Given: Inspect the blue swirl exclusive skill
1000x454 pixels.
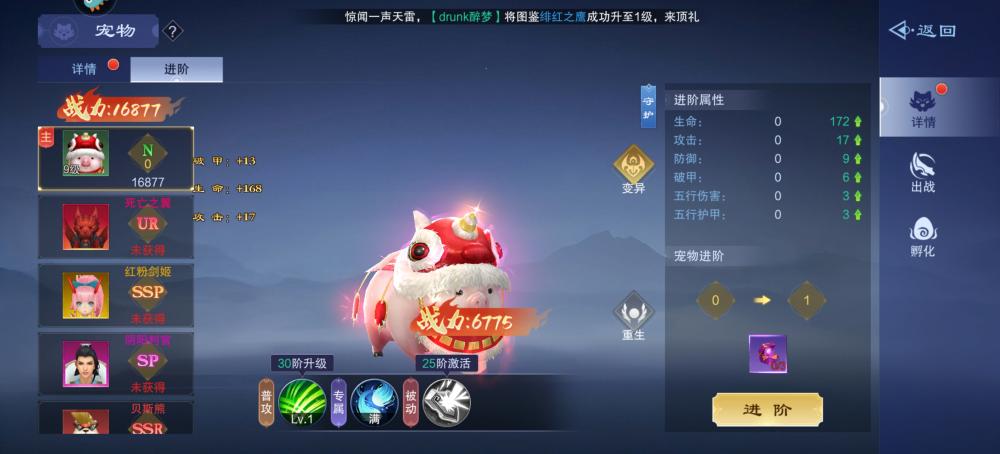Looking at the screenshot, I should coord(374,403).
